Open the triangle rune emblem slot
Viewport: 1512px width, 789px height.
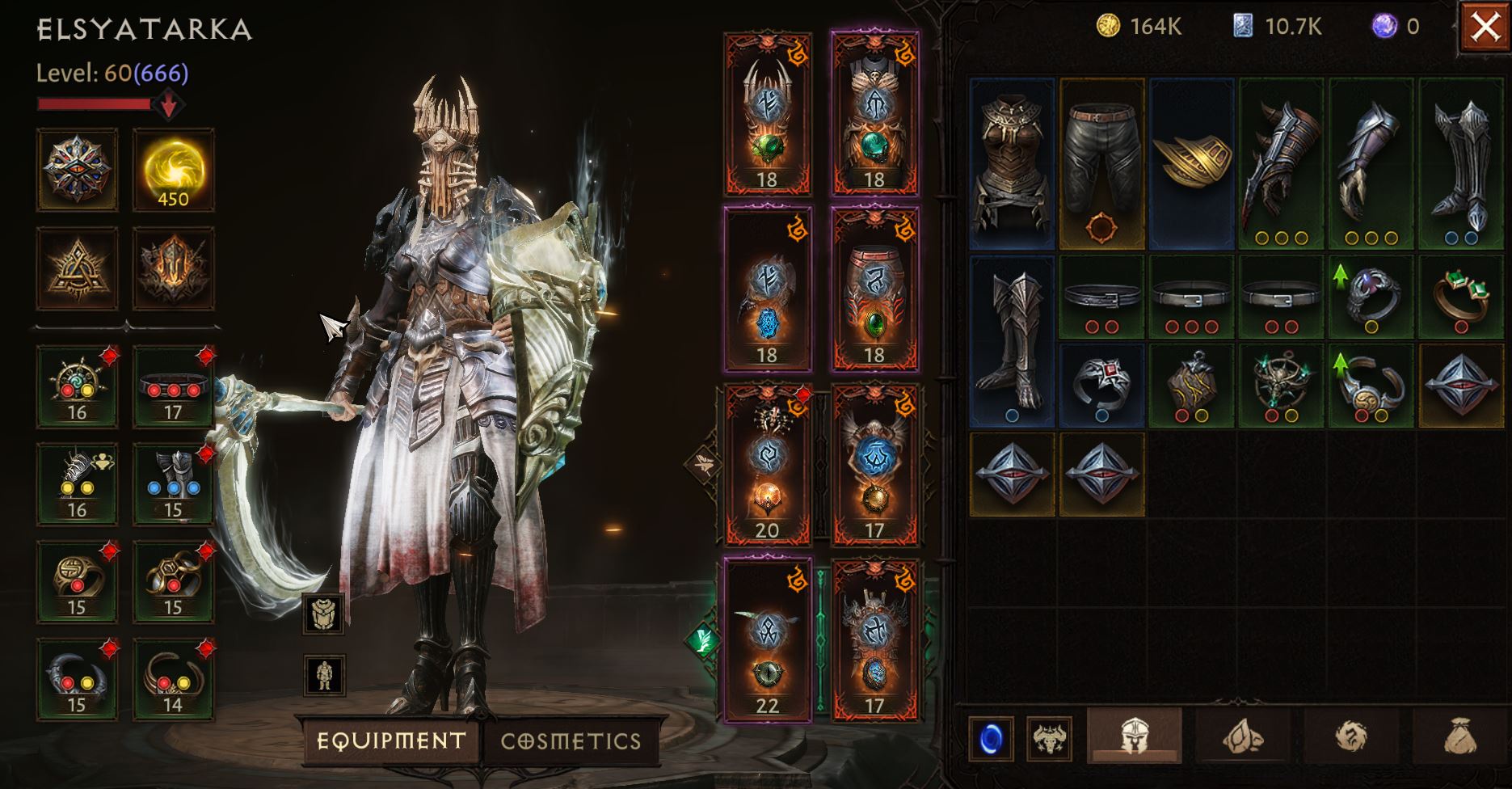click(x=77, y=268)
